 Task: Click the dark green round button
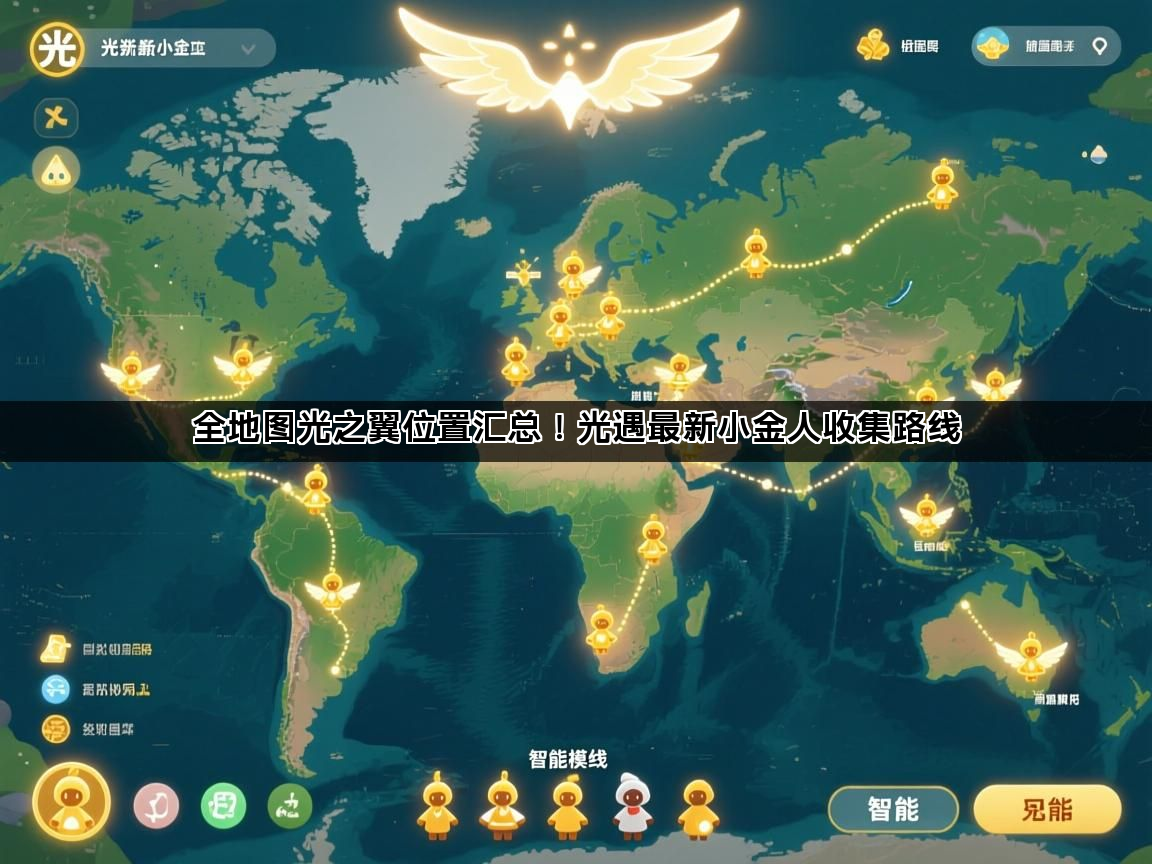coord(290,805)
